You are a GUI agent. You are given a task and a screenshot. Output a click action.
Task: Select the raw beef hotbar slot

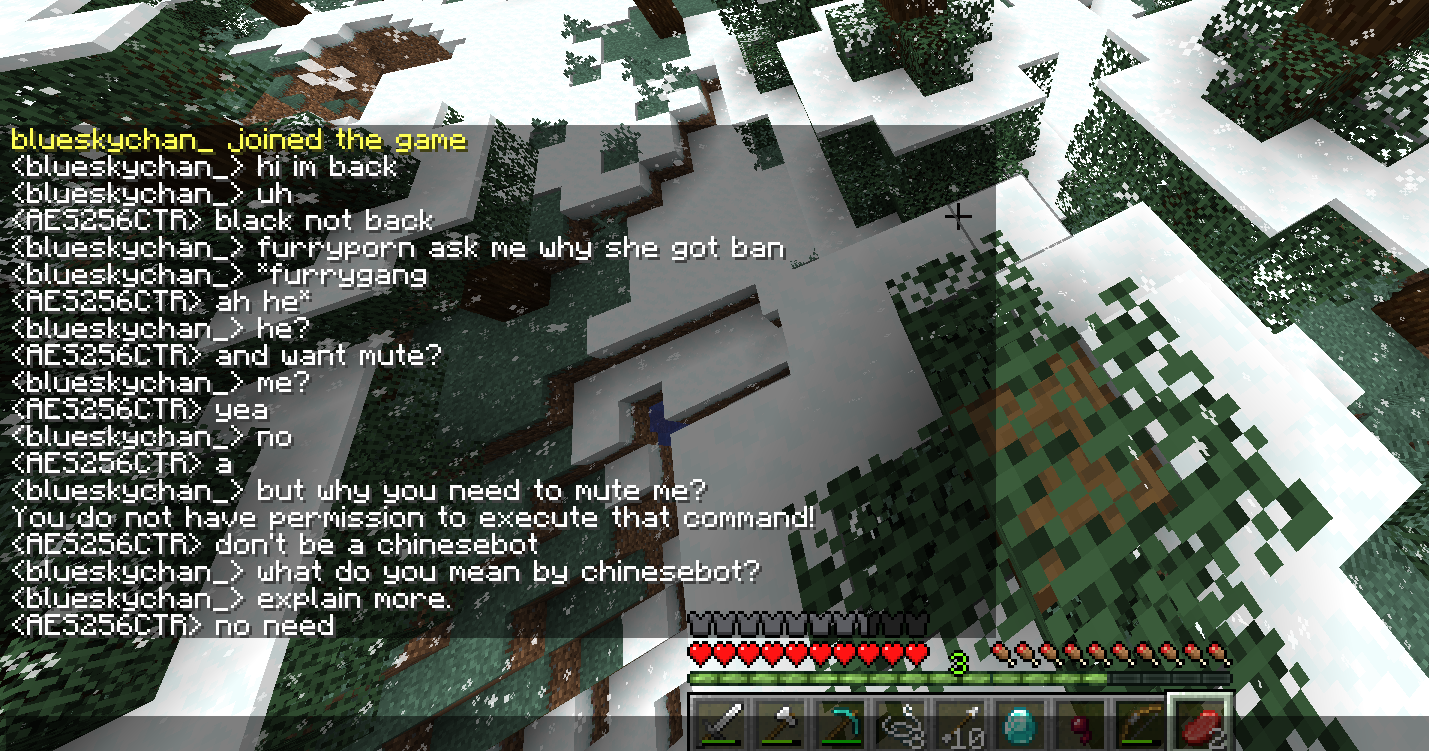(x=1197, y=722)
